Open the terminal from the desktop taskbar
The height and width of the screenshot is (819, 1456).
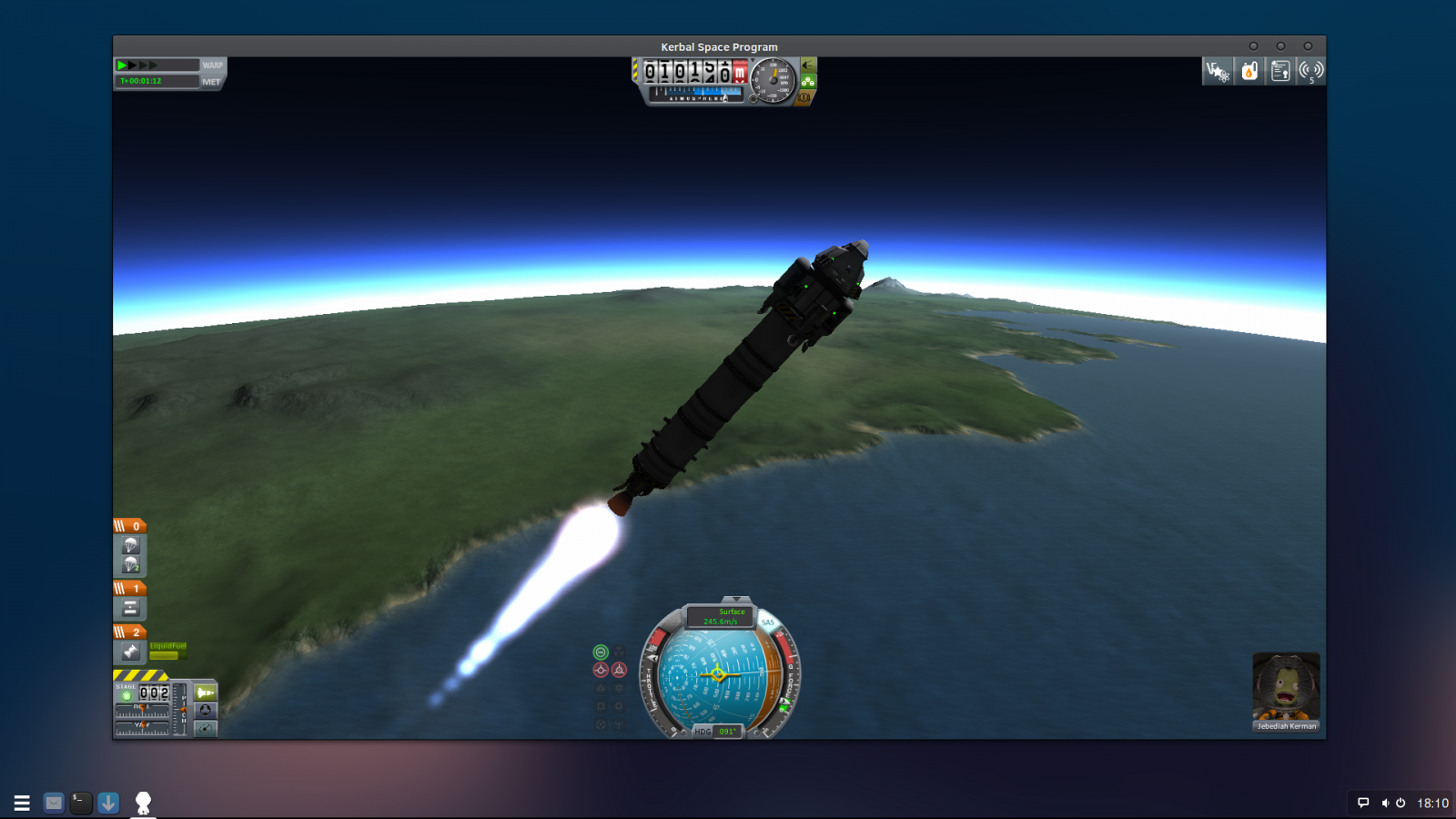[81, 803]
